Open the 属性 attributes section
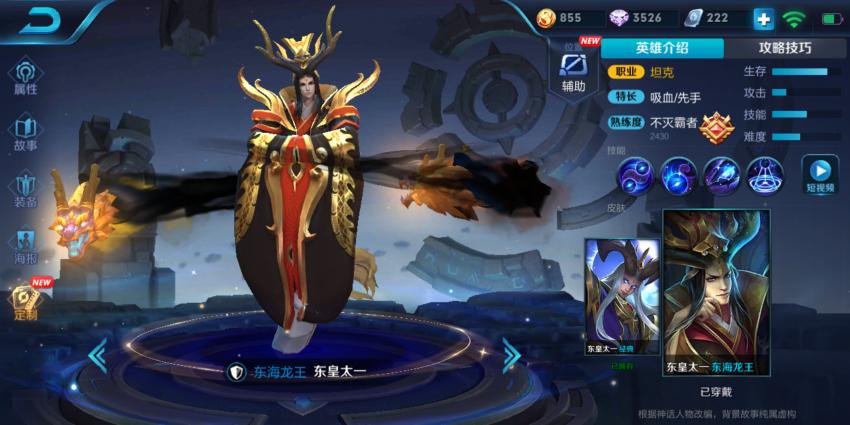850x425 pixels. click(25, 76)
